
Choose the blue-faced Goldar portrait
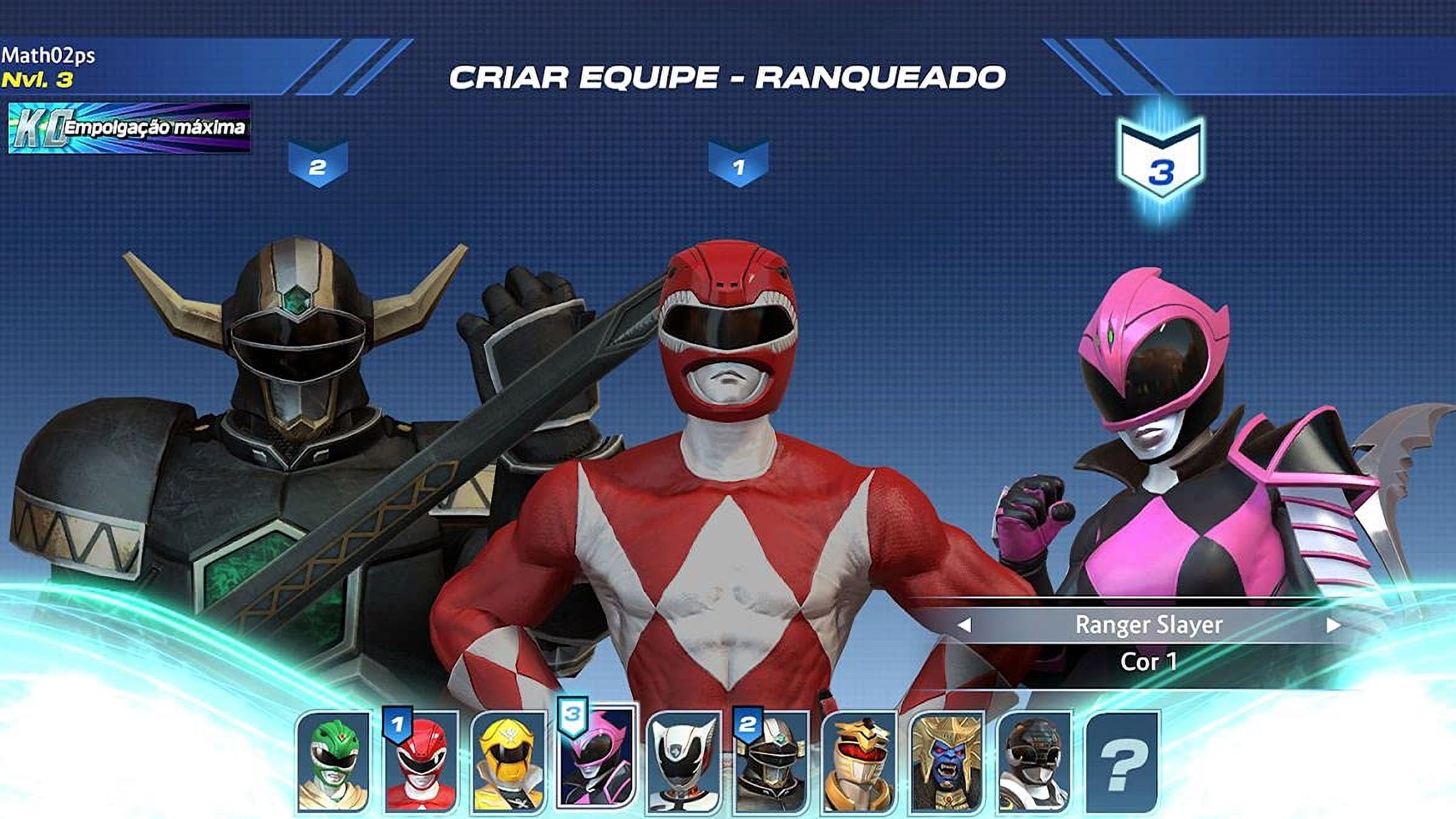(x=946, y=762)
